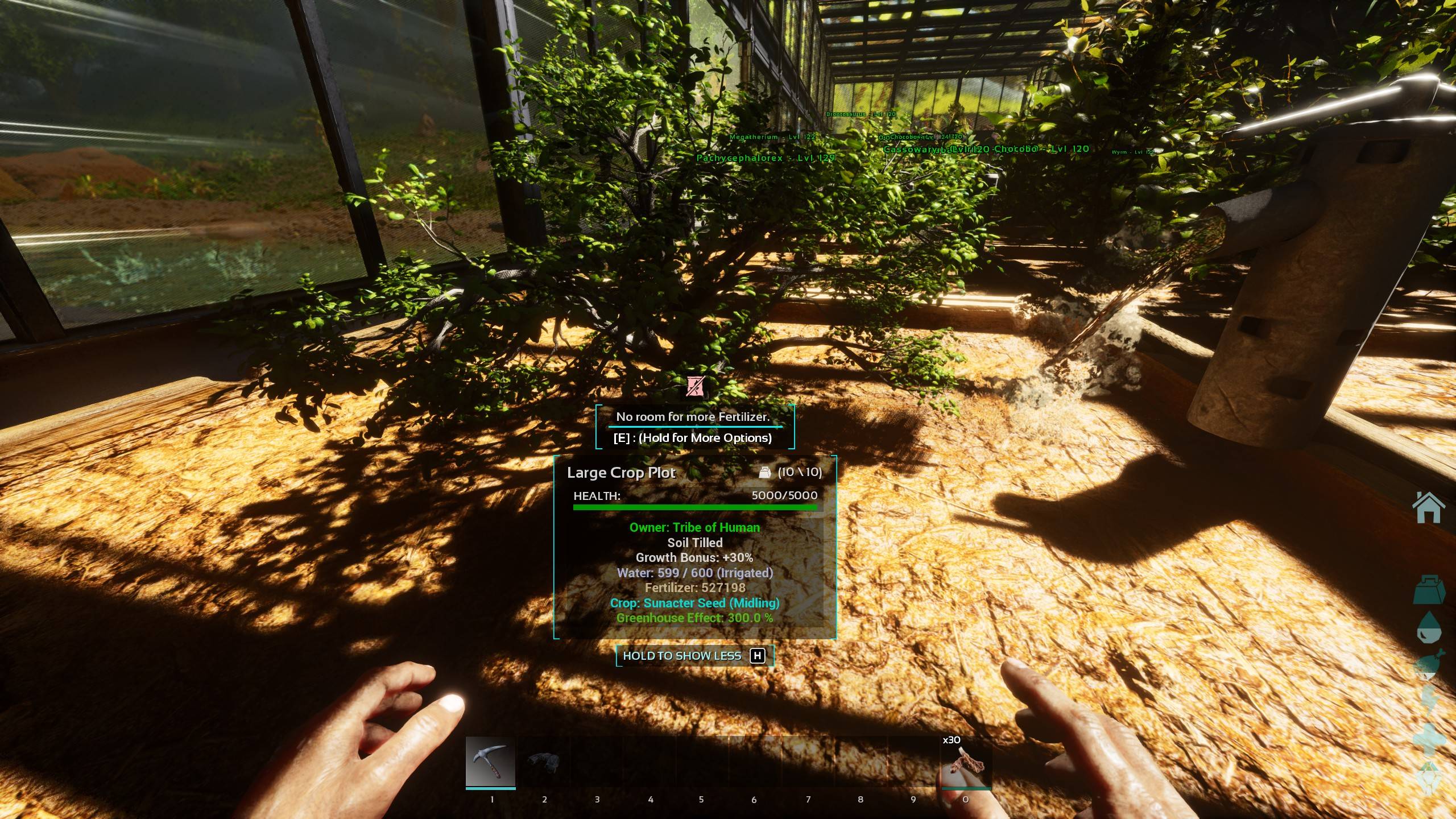
Task: Select the dark item in hotbar slot 2
Action: coord(544,762)
